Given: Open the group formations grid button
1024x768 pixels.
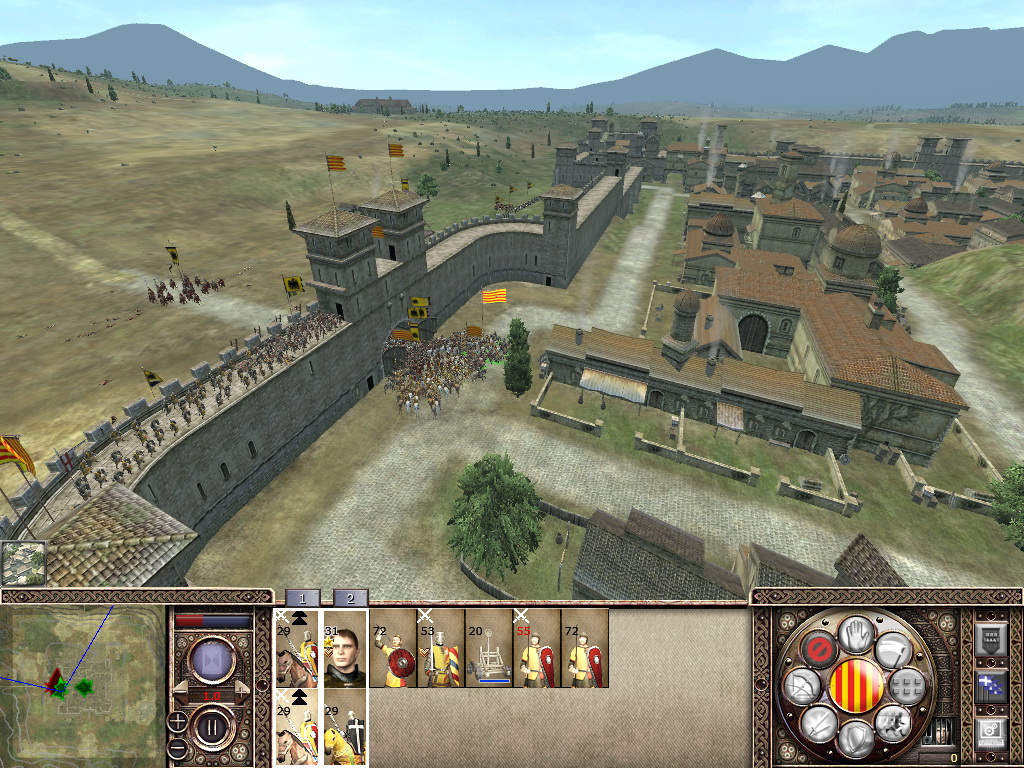Looking at the screenshot, I should tap(908, 686).
